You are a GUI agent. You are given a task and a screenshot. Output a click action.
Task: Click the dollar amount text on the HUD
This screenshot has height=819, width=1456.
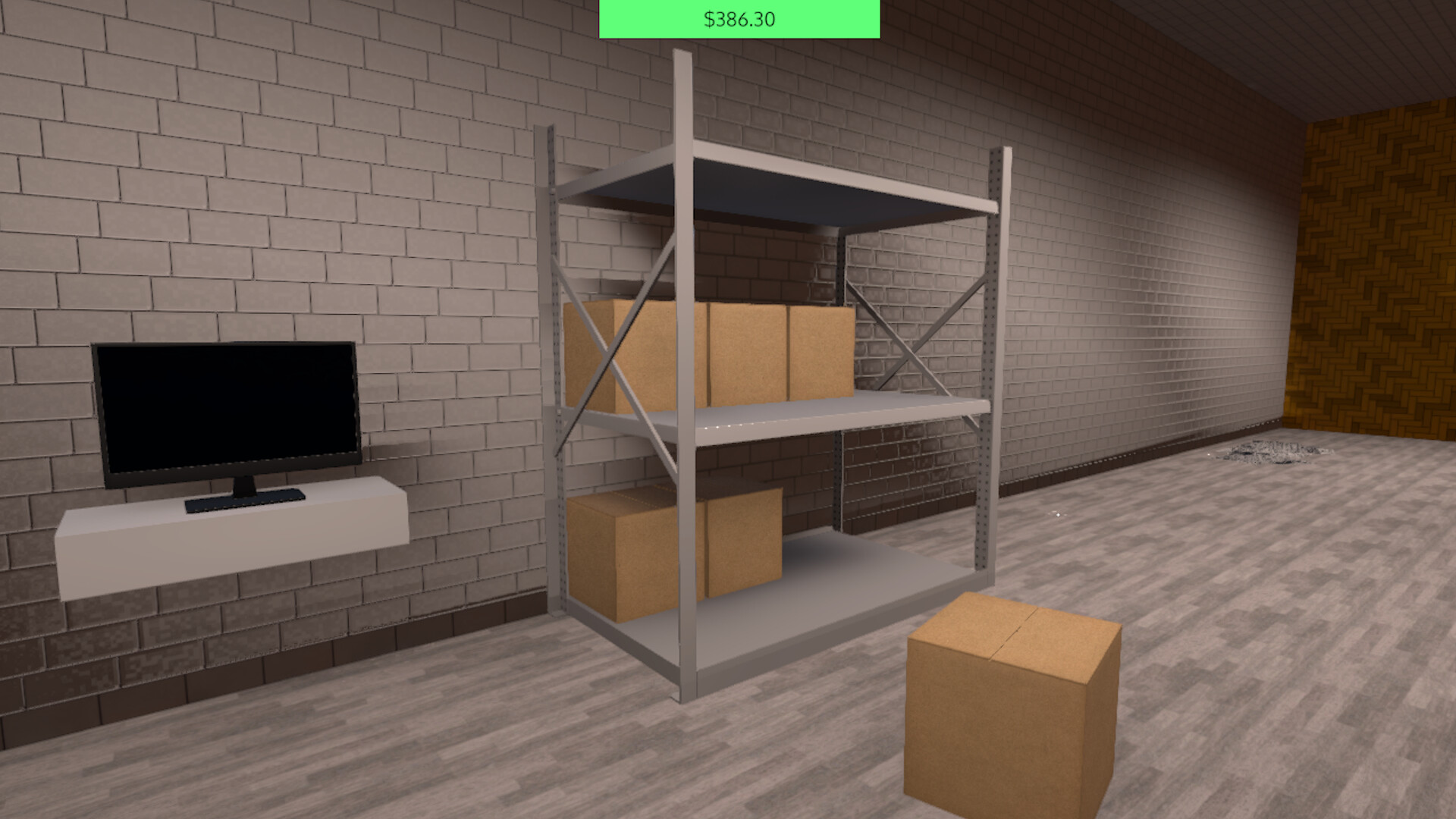coord(739,19)
